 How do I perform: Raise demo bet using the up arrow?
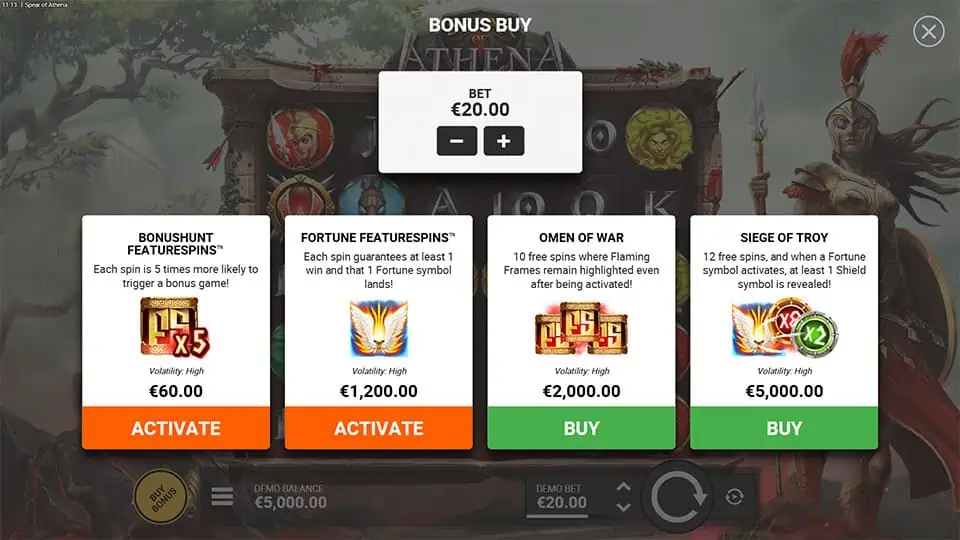point(623,487)
